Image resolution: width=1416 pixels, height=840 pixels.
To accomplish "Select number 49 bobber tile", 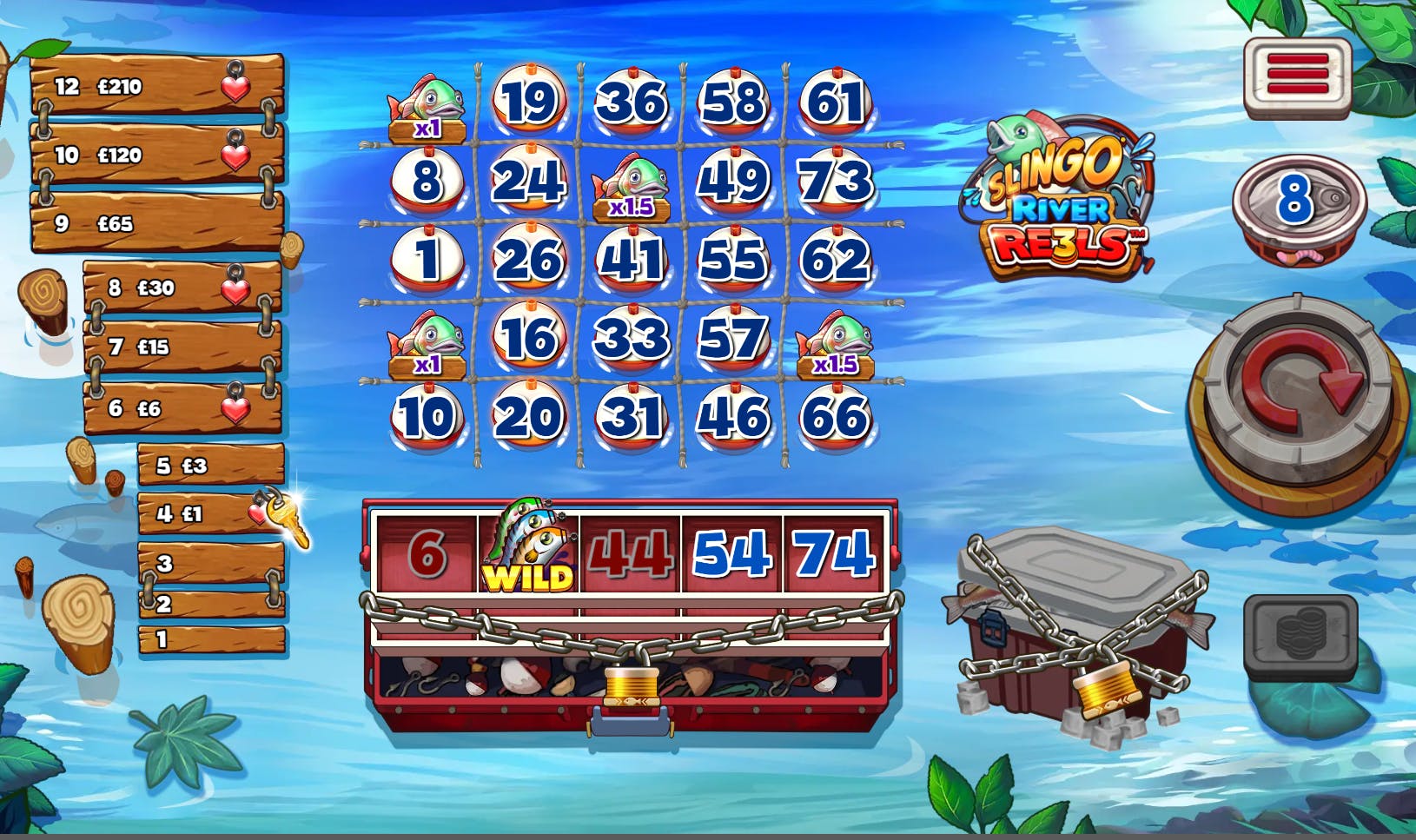I will pyautogui.click(x=733, y=182).
